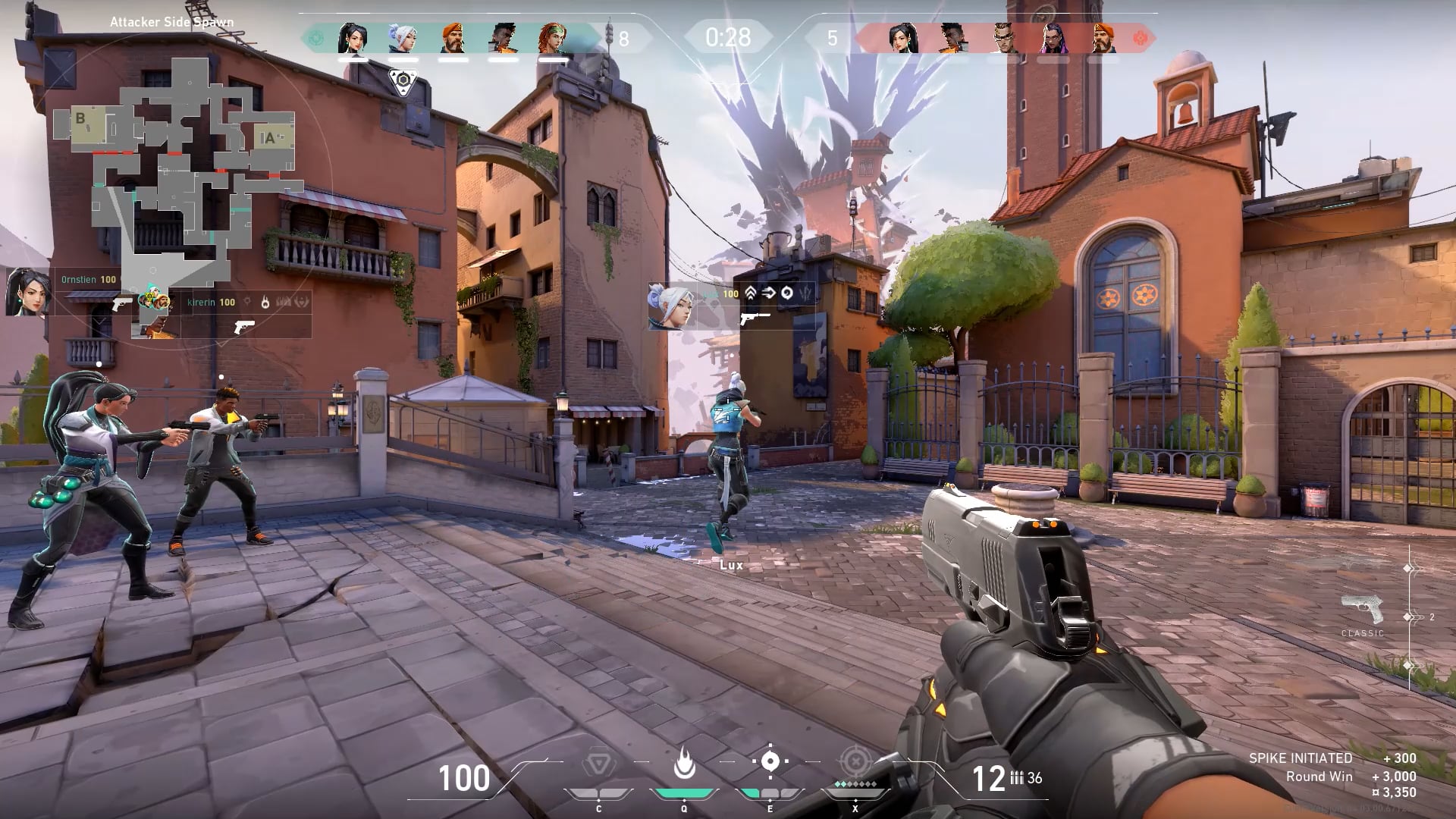Screen dimensions: 1456x819
Task: Select kirerin's teammate info card
Action: (227, 312)
